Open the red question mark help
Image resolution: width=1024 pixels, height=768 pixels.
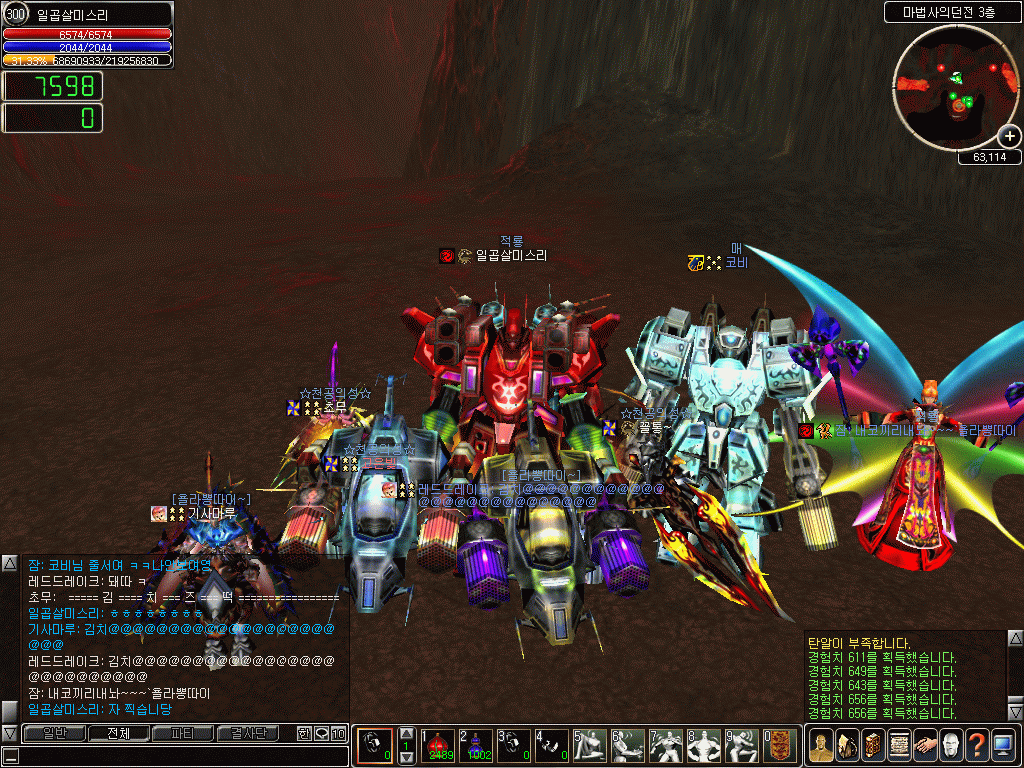point(977,746)
